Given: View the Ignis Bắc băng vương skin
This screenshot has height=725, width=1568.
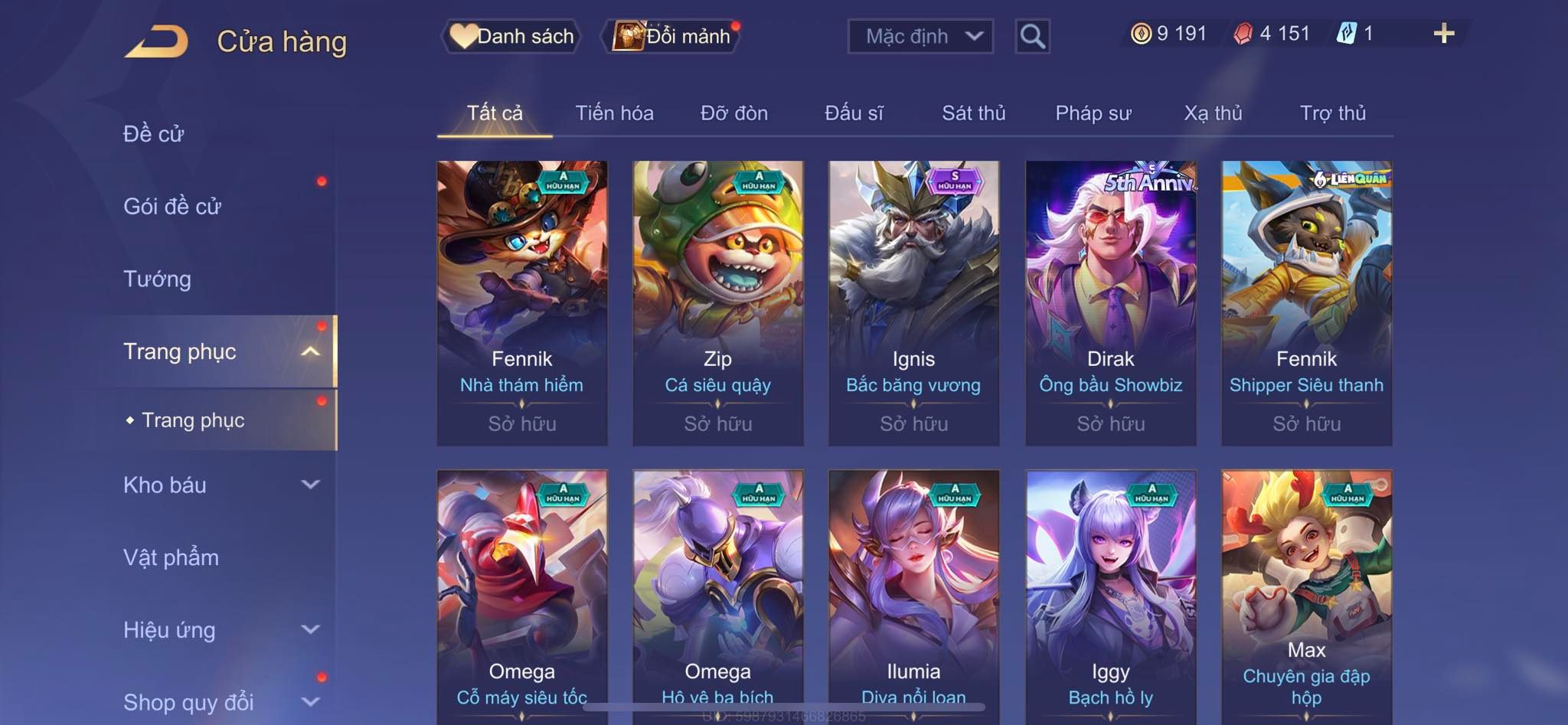Looking at the screenshot, I should click(913, 302).
